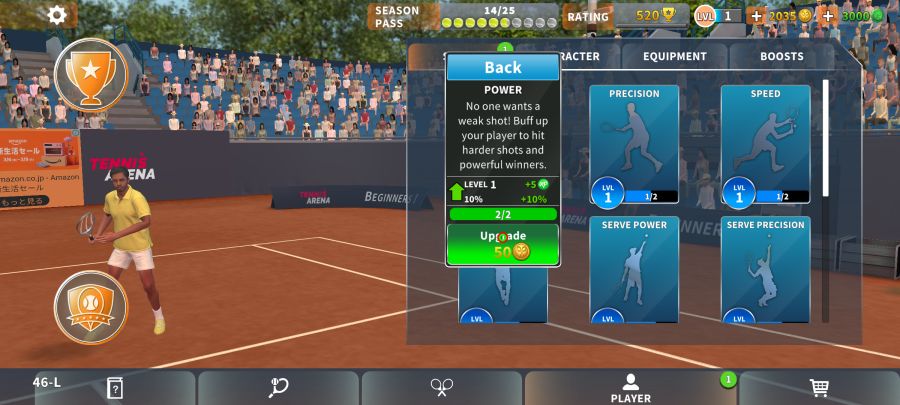Image resolution: width=900 pixels, height=405 pixels.
Task: Select the Serve Precision skill card
Action: (x=765, y=268)
